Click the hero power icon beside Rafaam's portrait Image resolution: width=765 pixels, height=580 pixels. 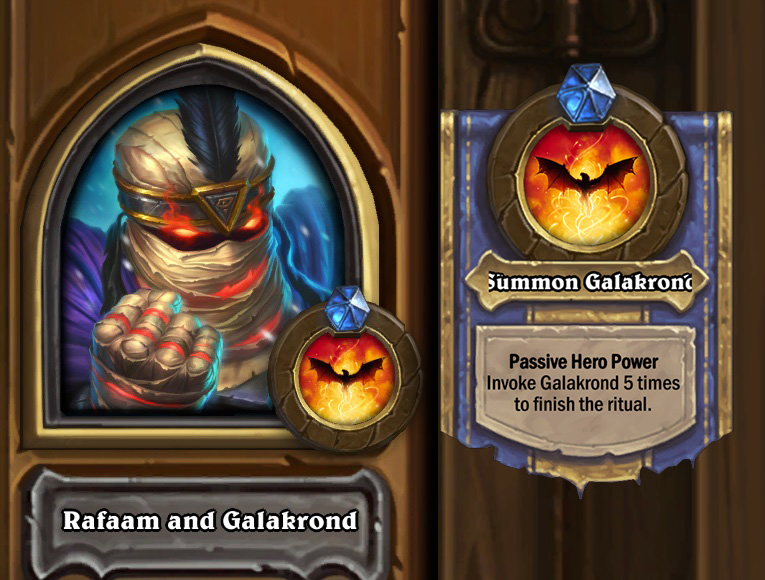click(346, 376)
